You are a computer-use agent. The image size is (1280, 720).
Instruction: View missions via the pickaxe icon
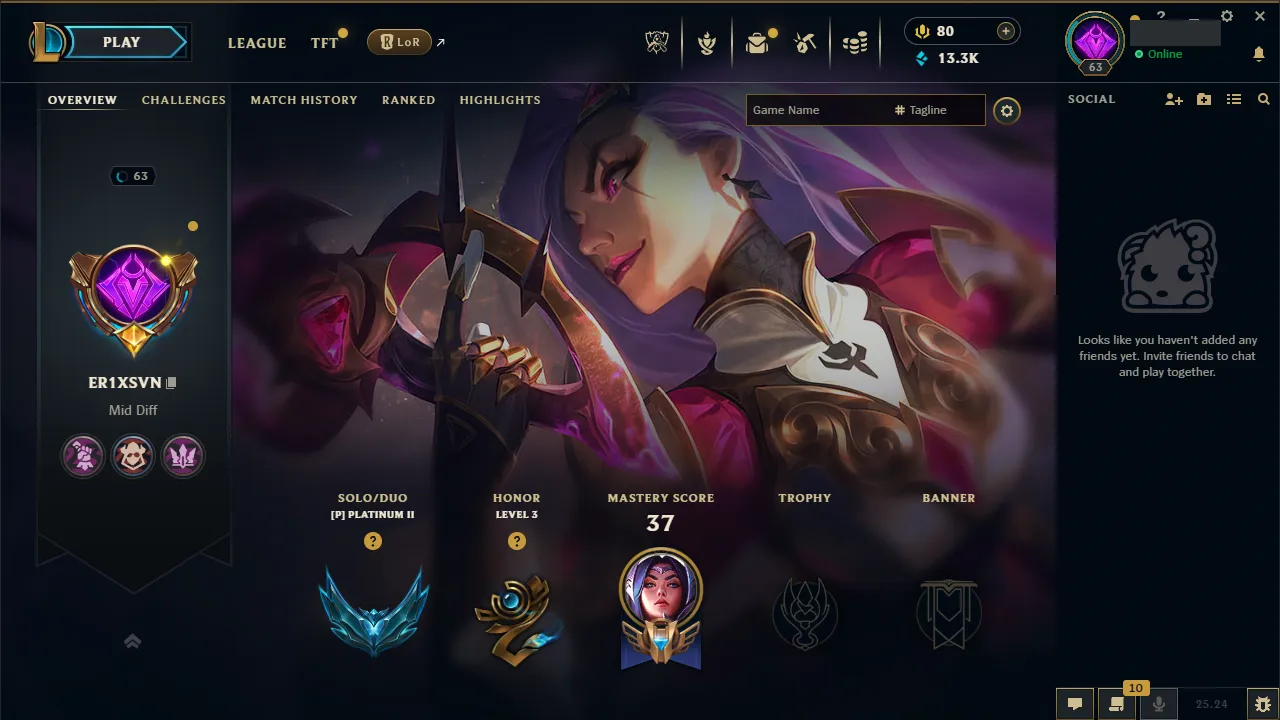pyautogui.click(x=805, y=41)
